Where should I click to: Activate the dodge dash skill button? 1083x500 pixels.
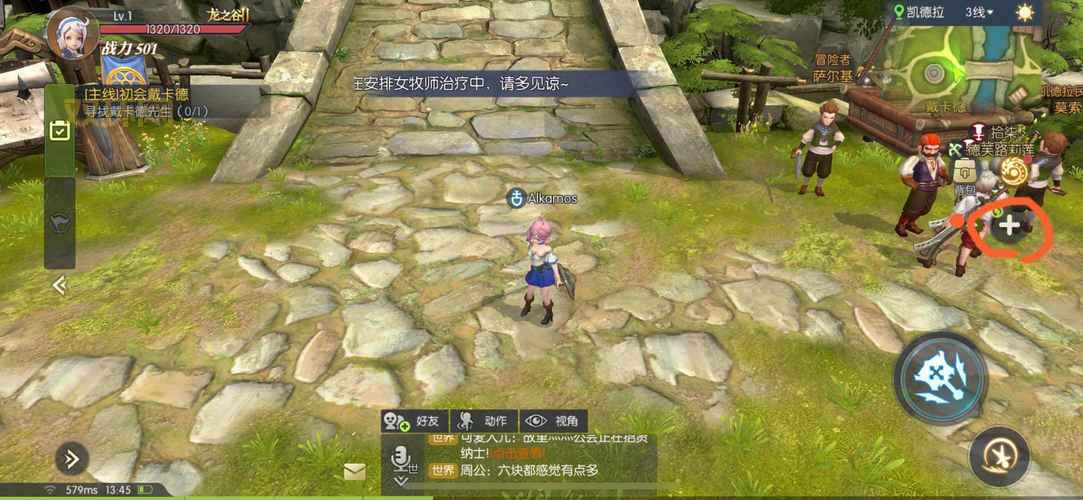click(999, 456)
